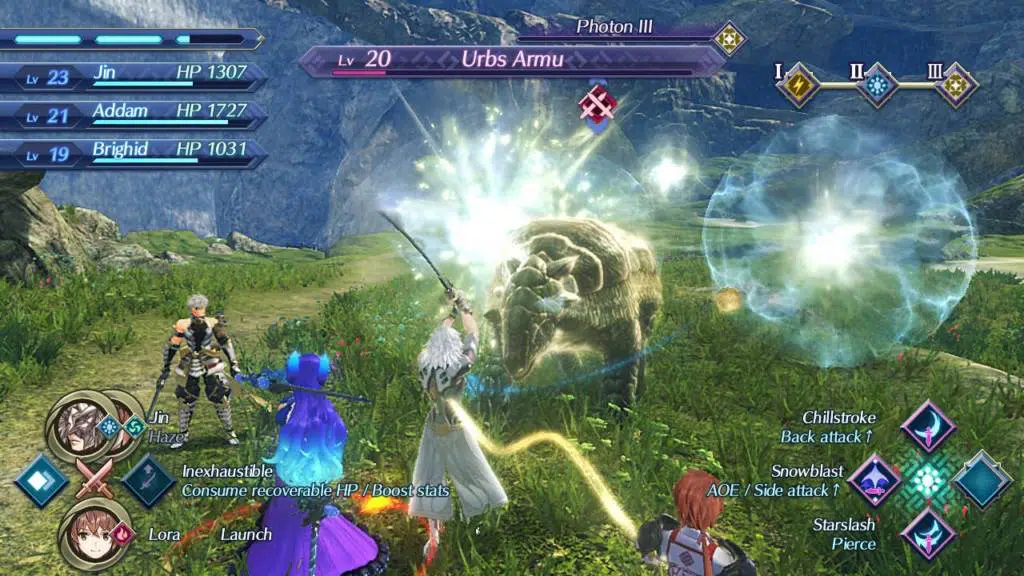Click the stage II ice combo icon
Image resolution: width=1024 pixels, height=576 pixels.
pos(877,84)
